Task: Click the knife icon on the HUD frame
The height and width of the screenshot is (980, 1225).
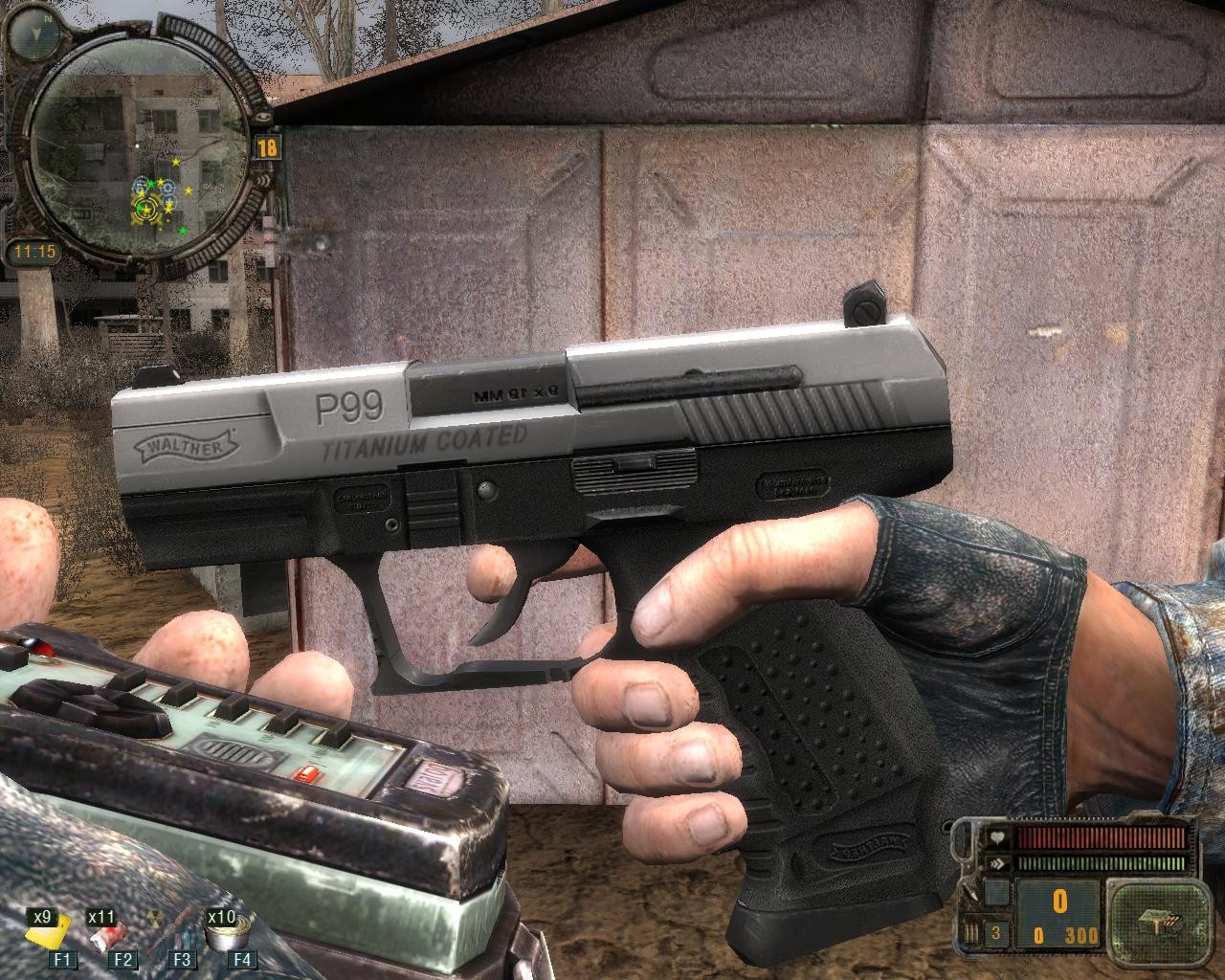Action: [x=970, y=893]
